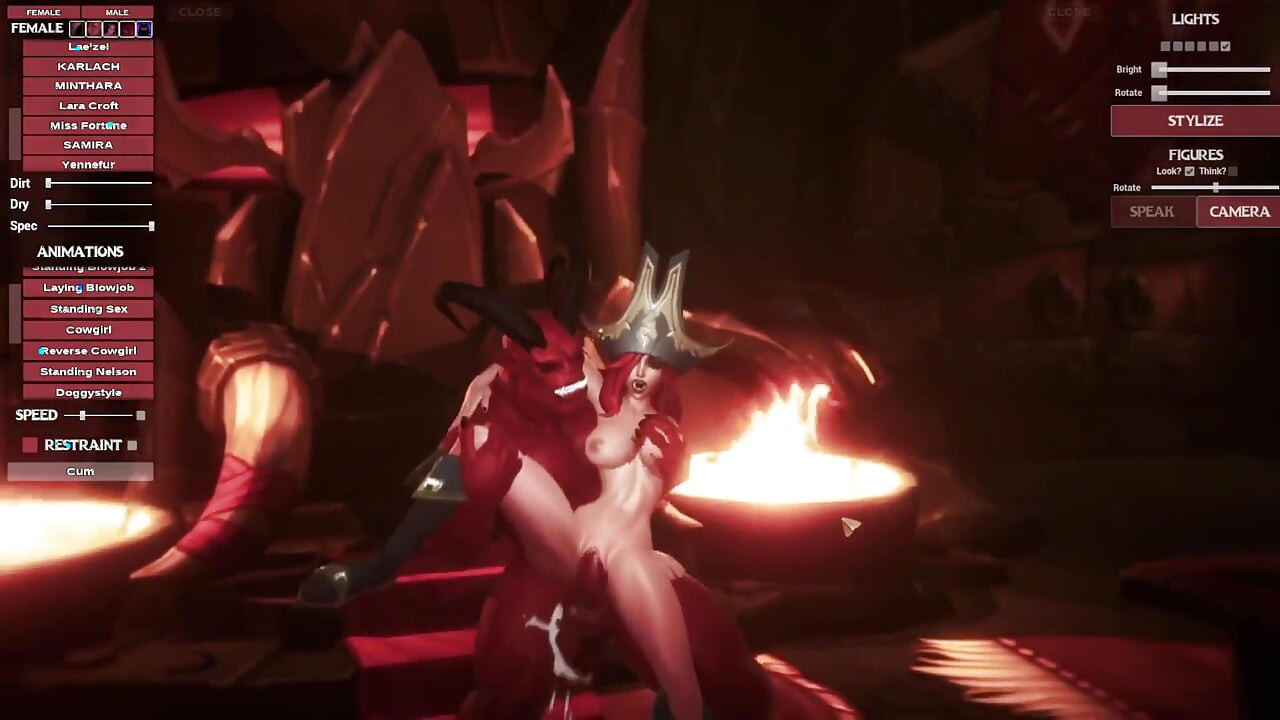Click the FEMALE tab
The image size is (1280, 720).
point(44,11)
